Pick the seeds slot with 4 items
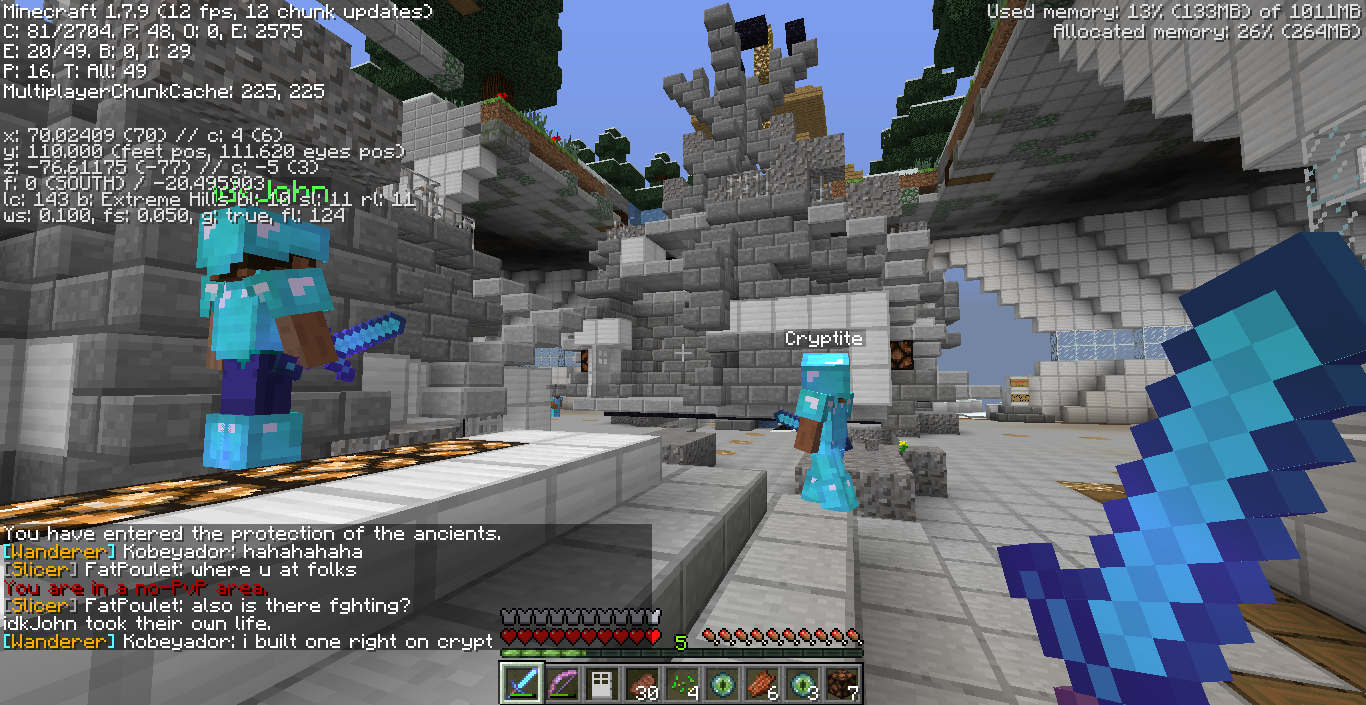 coord(682,684)
